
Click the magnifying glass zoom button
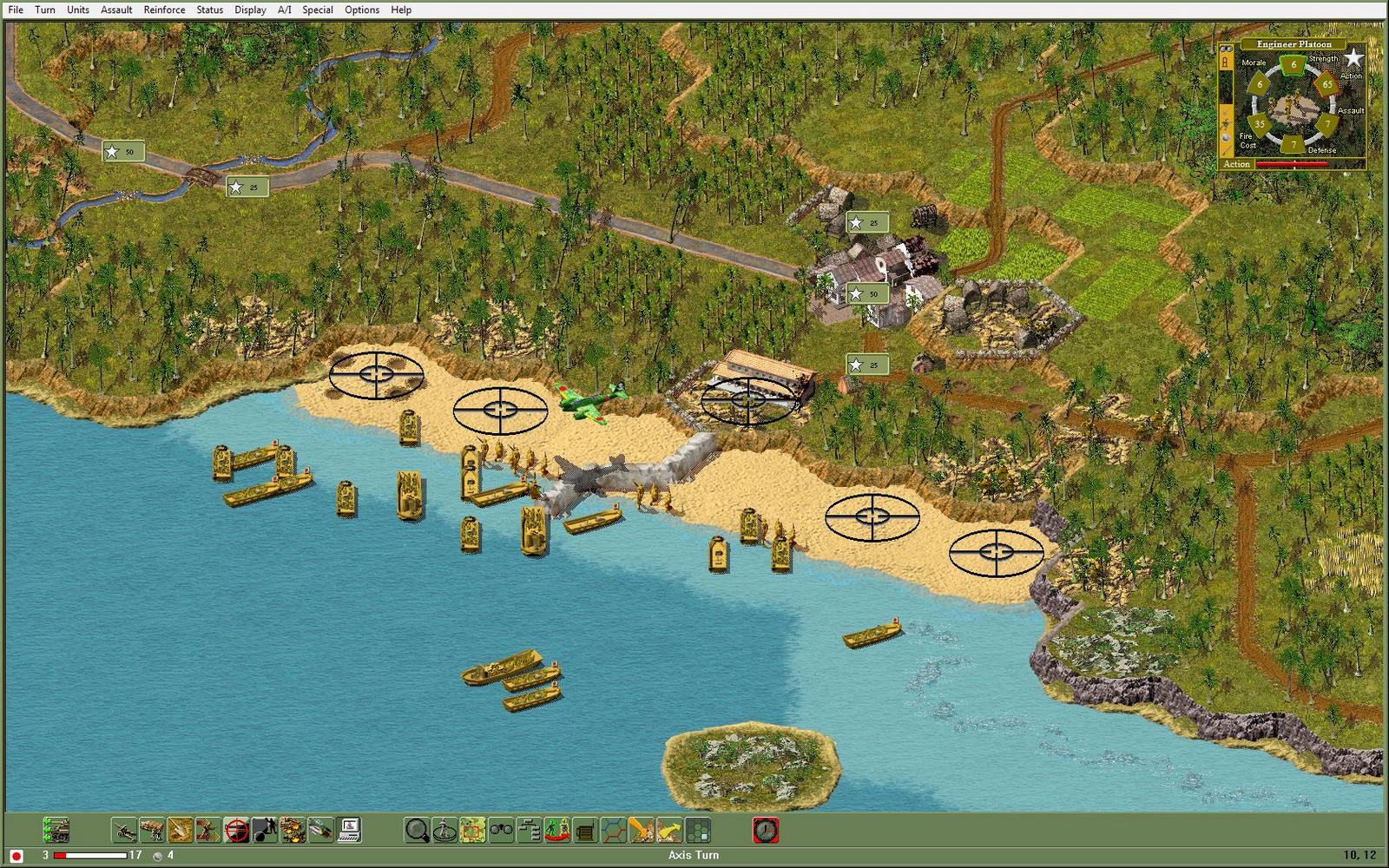click(x=418, y=831)
